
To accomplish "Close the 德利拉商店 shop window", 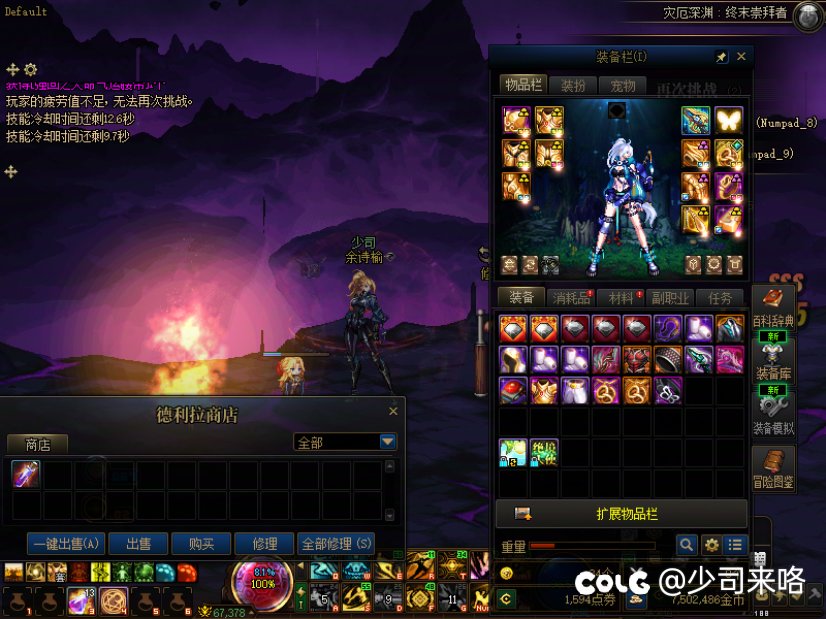I will pyautogui.click(x=393, y=411).
